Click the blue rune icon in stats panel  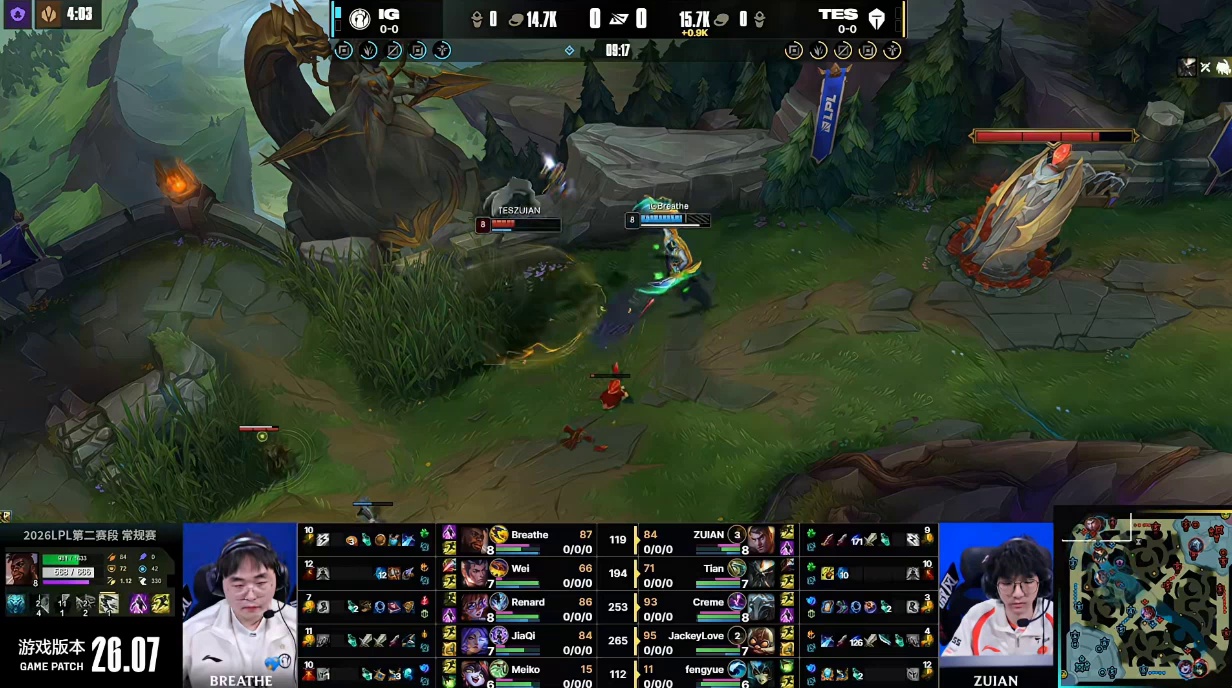coord(17,602)
